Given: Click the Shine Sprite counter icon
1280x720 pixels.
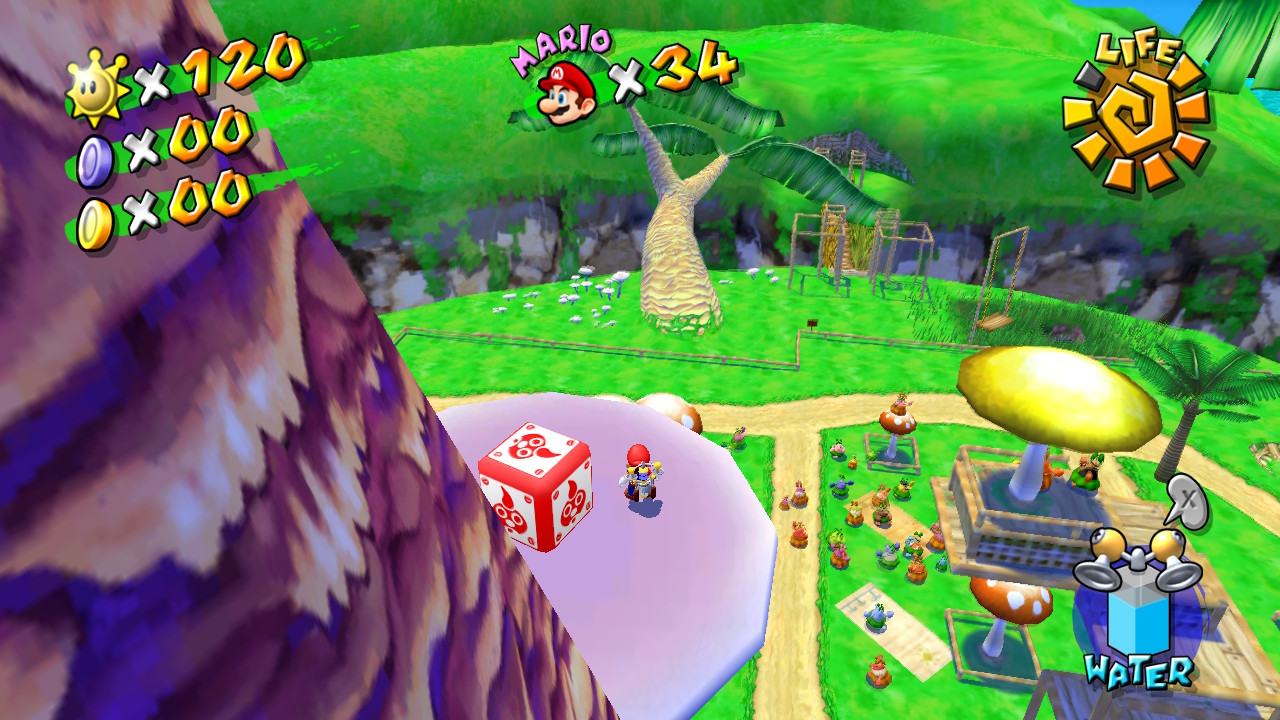Looking at the screenshot, I should click(97, 87).
